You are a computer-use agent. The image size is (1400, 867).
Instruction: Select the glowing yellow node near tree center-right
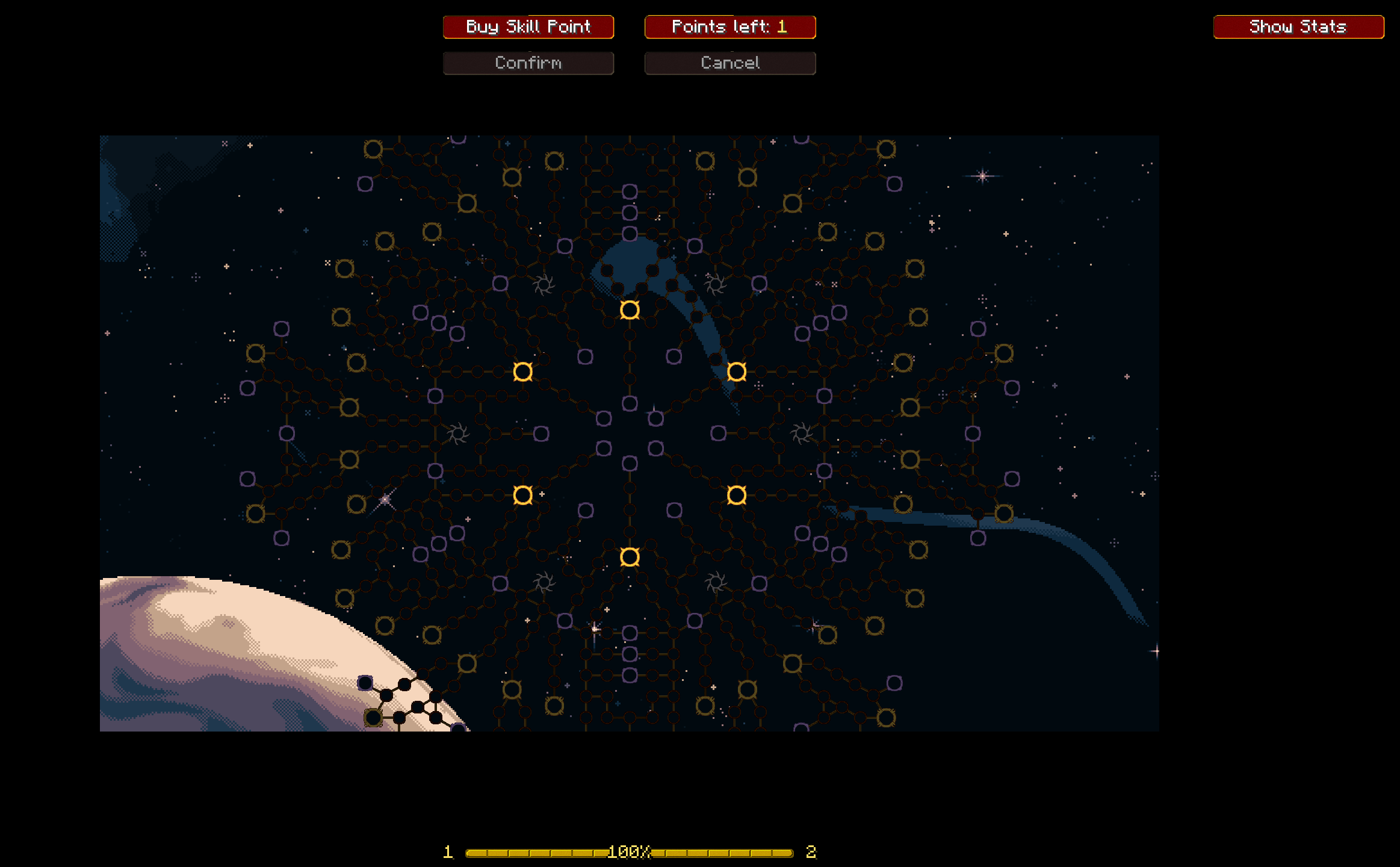737,372
